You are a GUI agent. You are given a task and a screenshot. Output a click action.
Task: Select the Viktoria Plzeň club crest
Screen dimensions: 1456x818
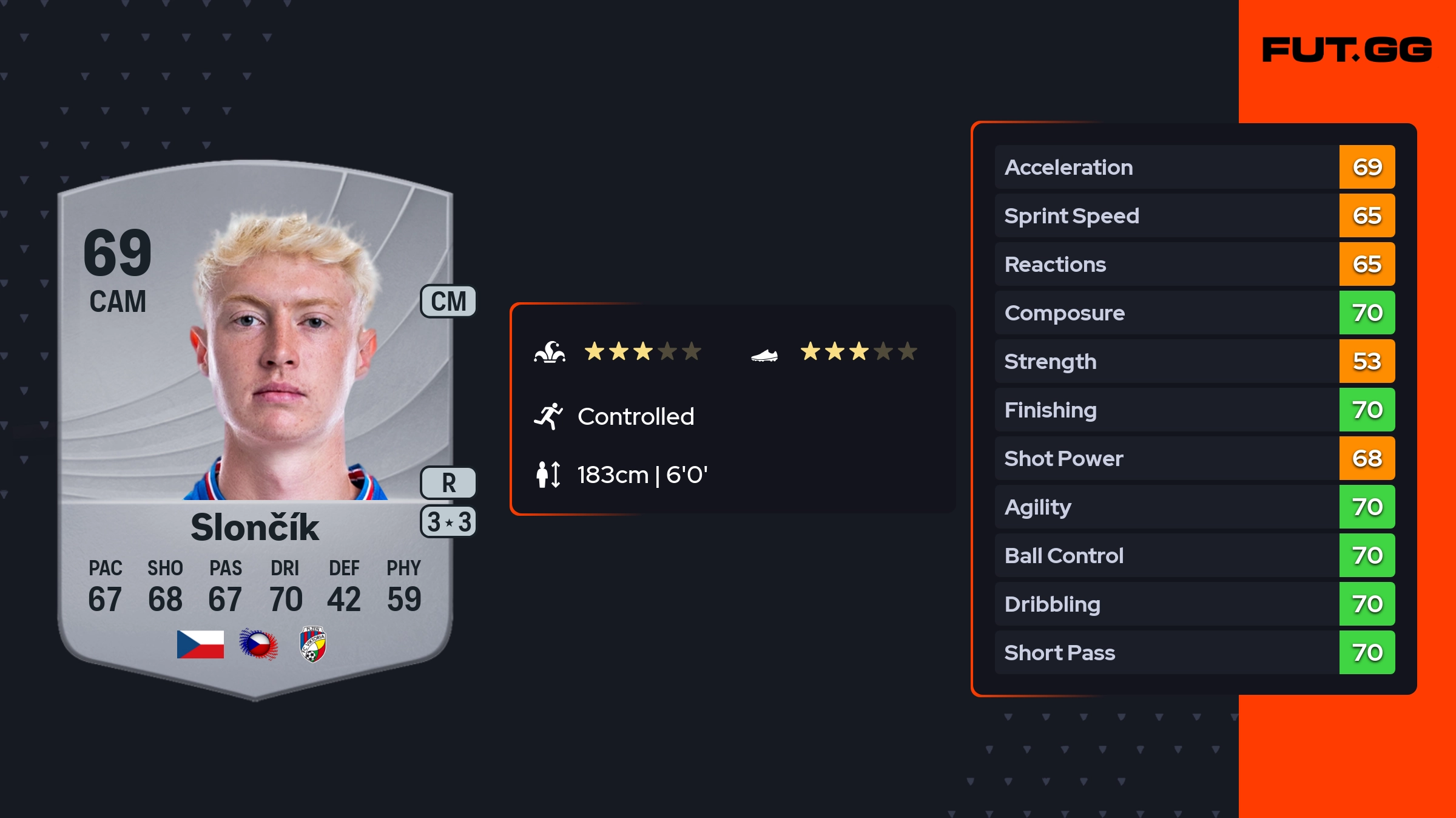pyautogui.click(x=313, y=644)
